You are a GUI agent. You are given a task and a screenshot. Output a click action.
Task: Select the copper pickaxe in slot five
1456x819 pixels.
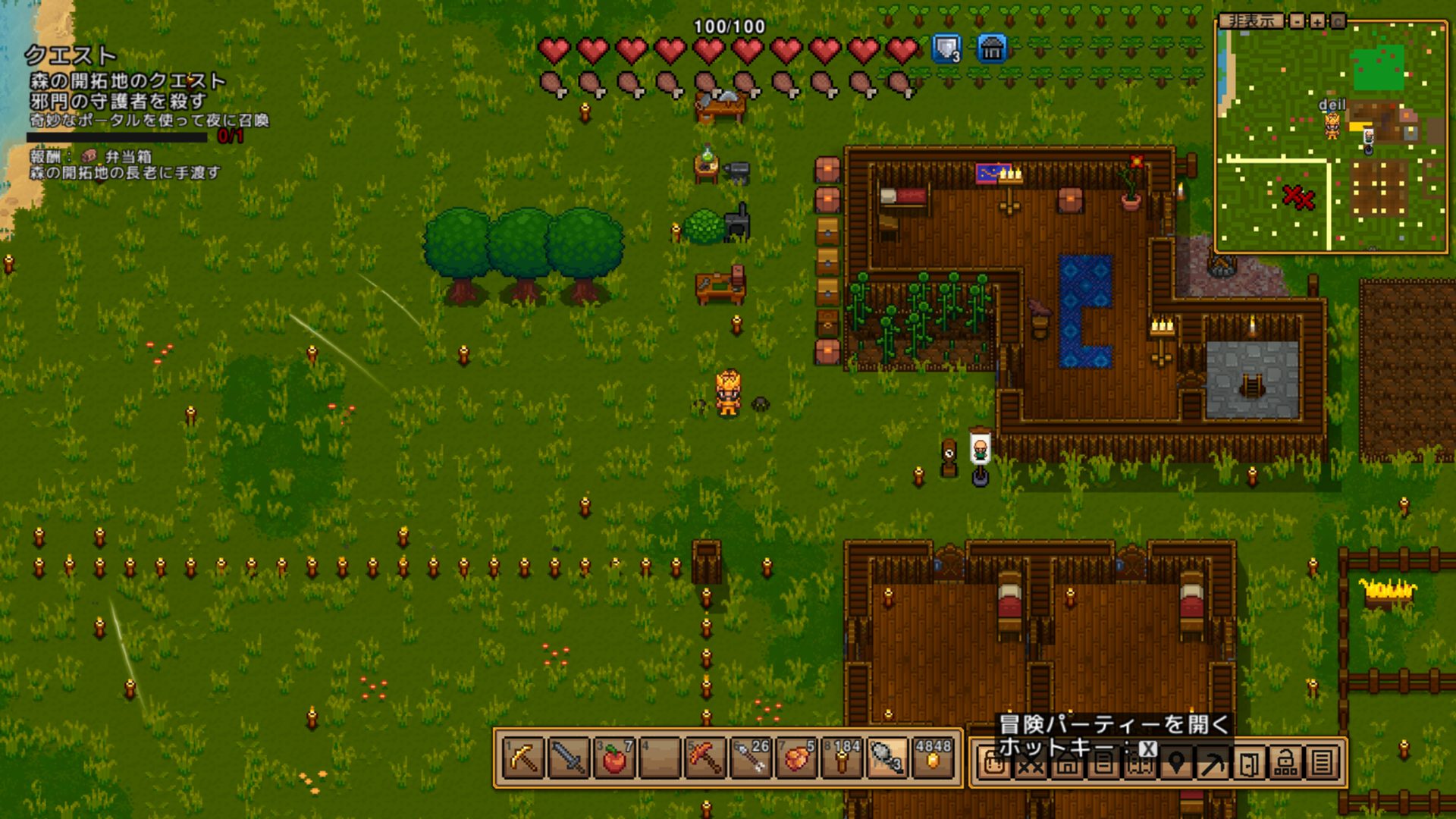point(704,759)
